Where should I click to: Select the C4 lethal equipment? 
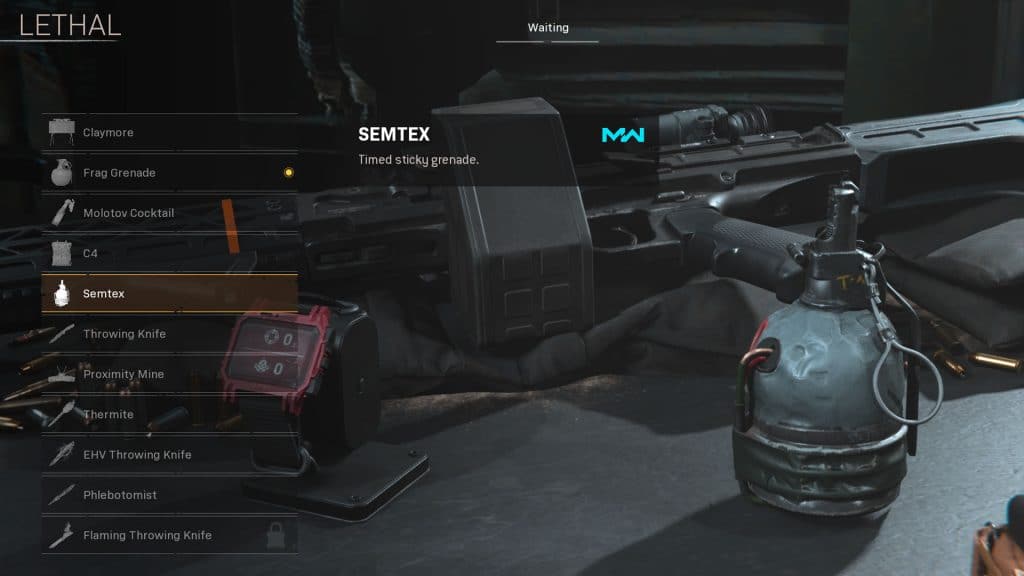pyautogui.click(x=169, y=254)
